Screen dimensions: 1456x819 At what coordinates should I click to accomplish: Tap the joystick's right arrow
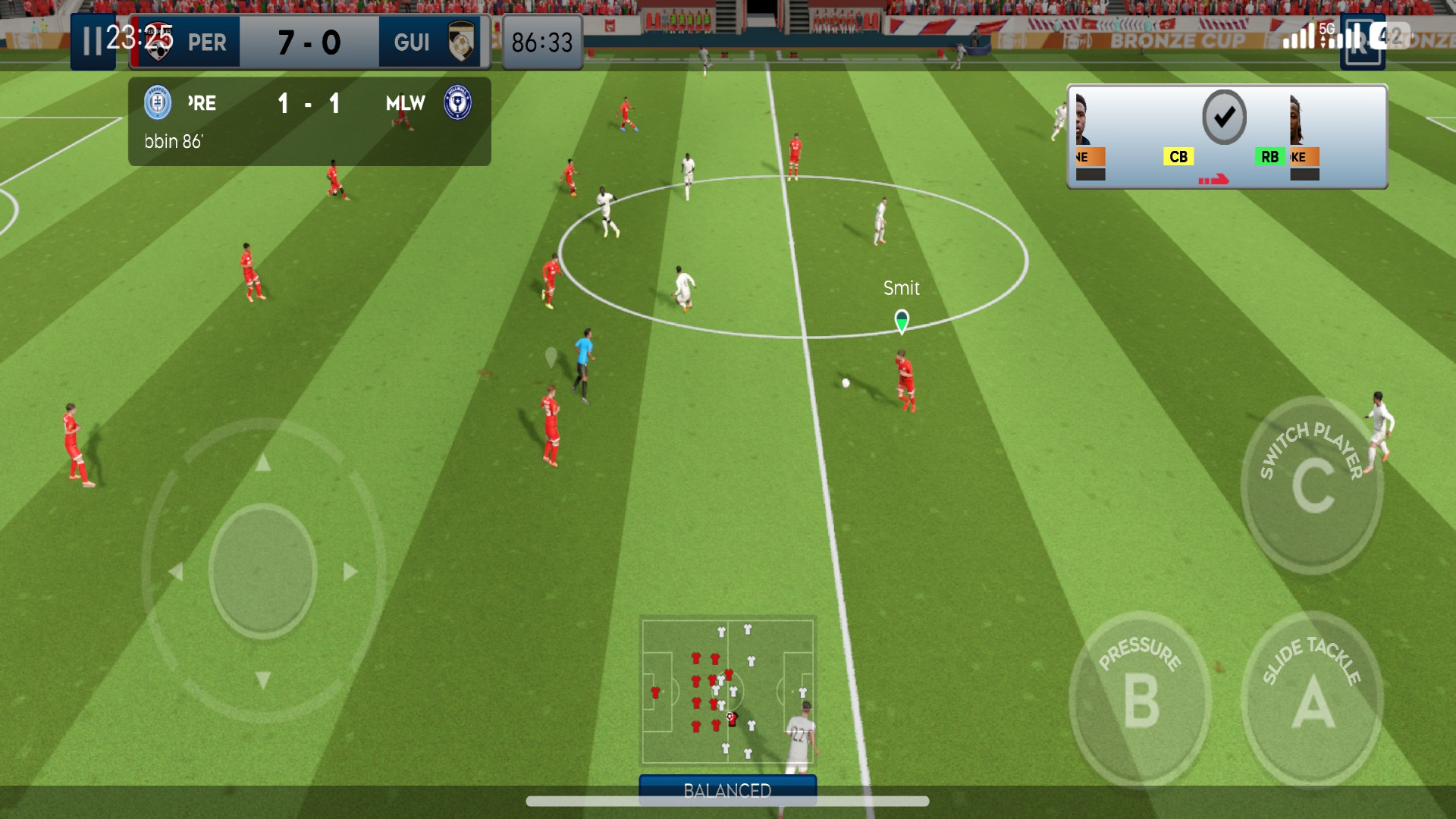350,571
